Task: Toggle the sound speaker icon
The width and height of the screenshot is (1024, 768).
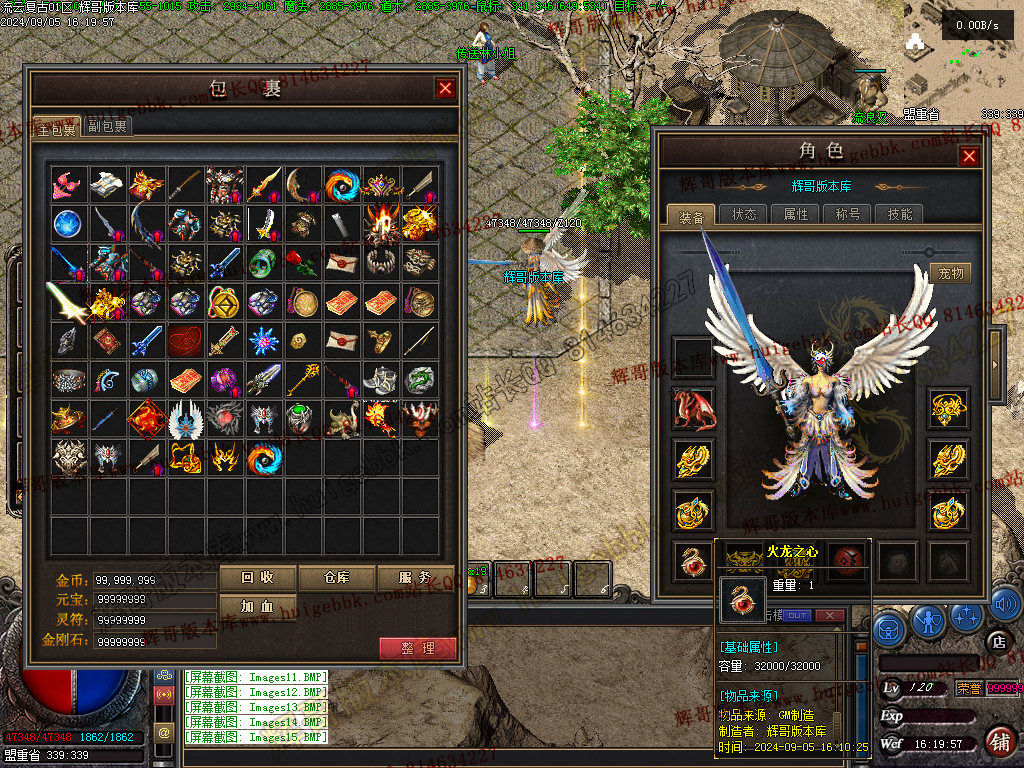Action: (x=1008, y=603)
